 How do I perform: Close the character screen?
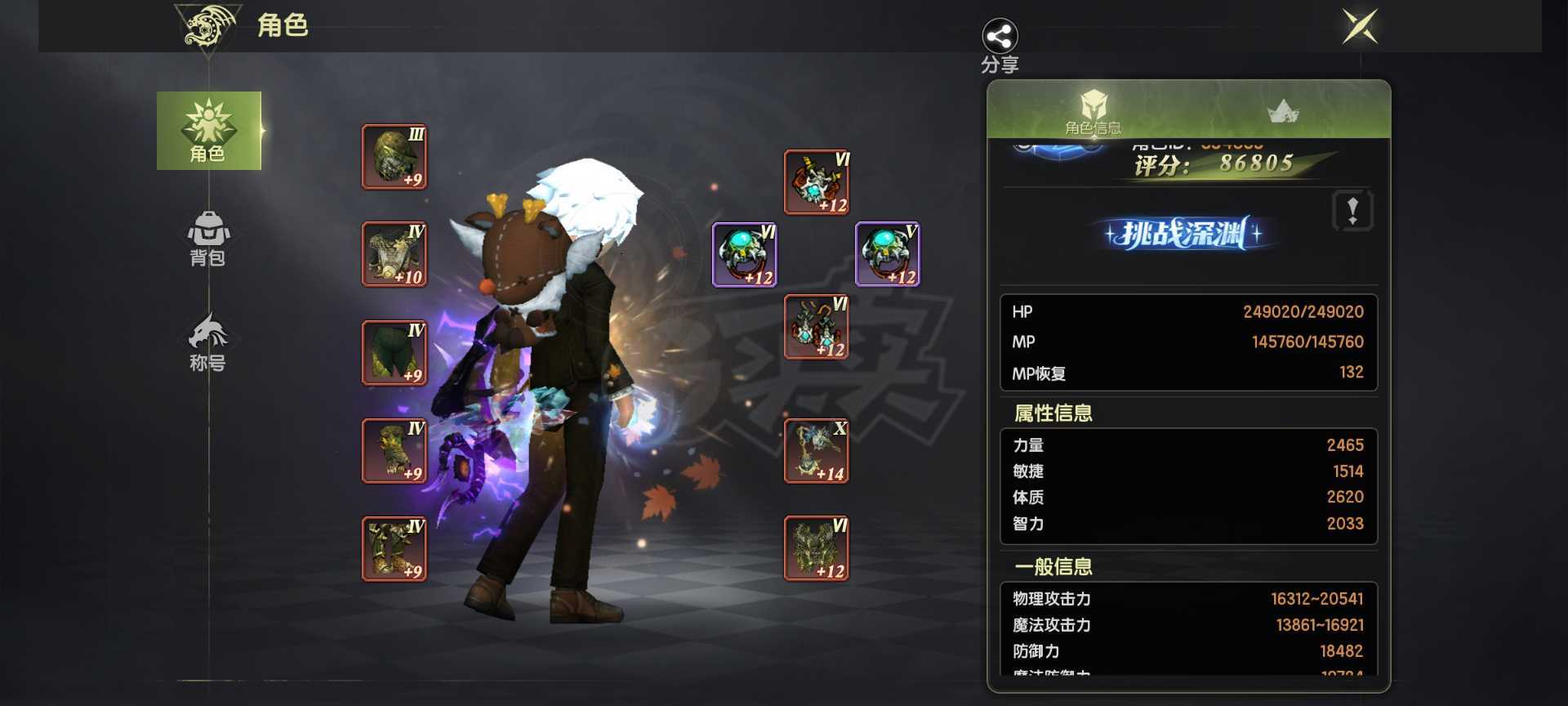click(x=1360, y=26)
